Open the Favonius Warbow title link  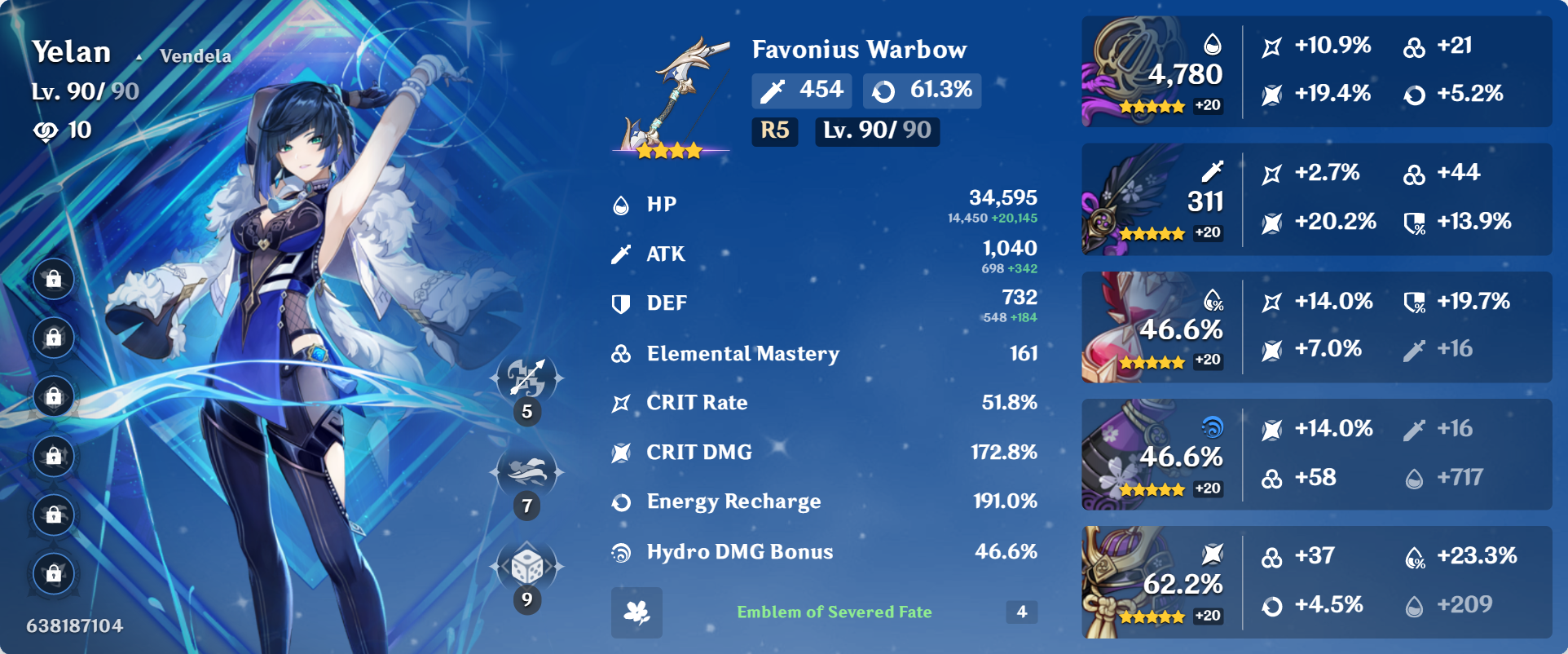[x=858, y=50]
